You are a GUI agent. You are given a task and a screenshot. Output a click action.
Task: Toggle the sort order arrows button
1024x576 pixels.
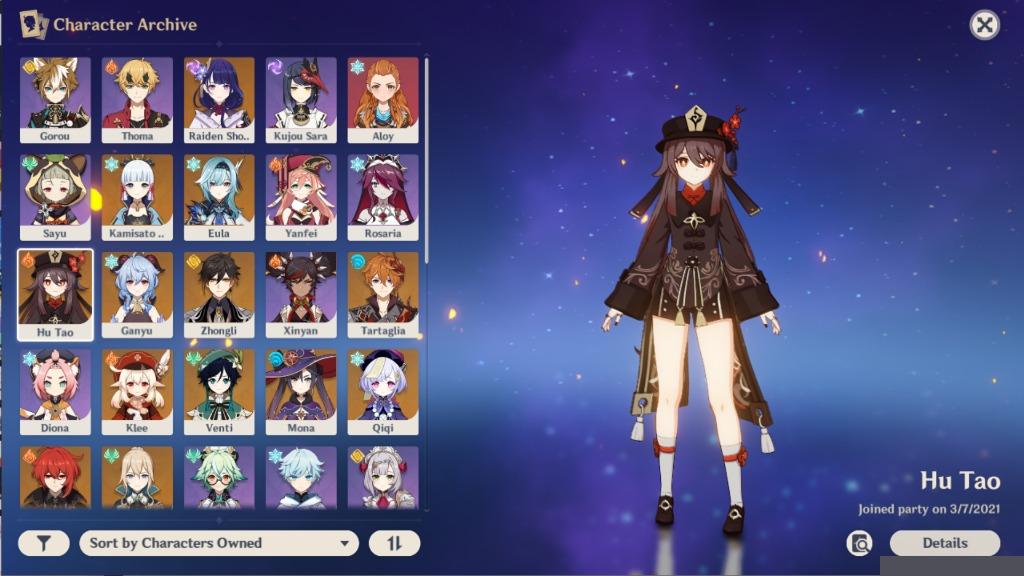394,543
